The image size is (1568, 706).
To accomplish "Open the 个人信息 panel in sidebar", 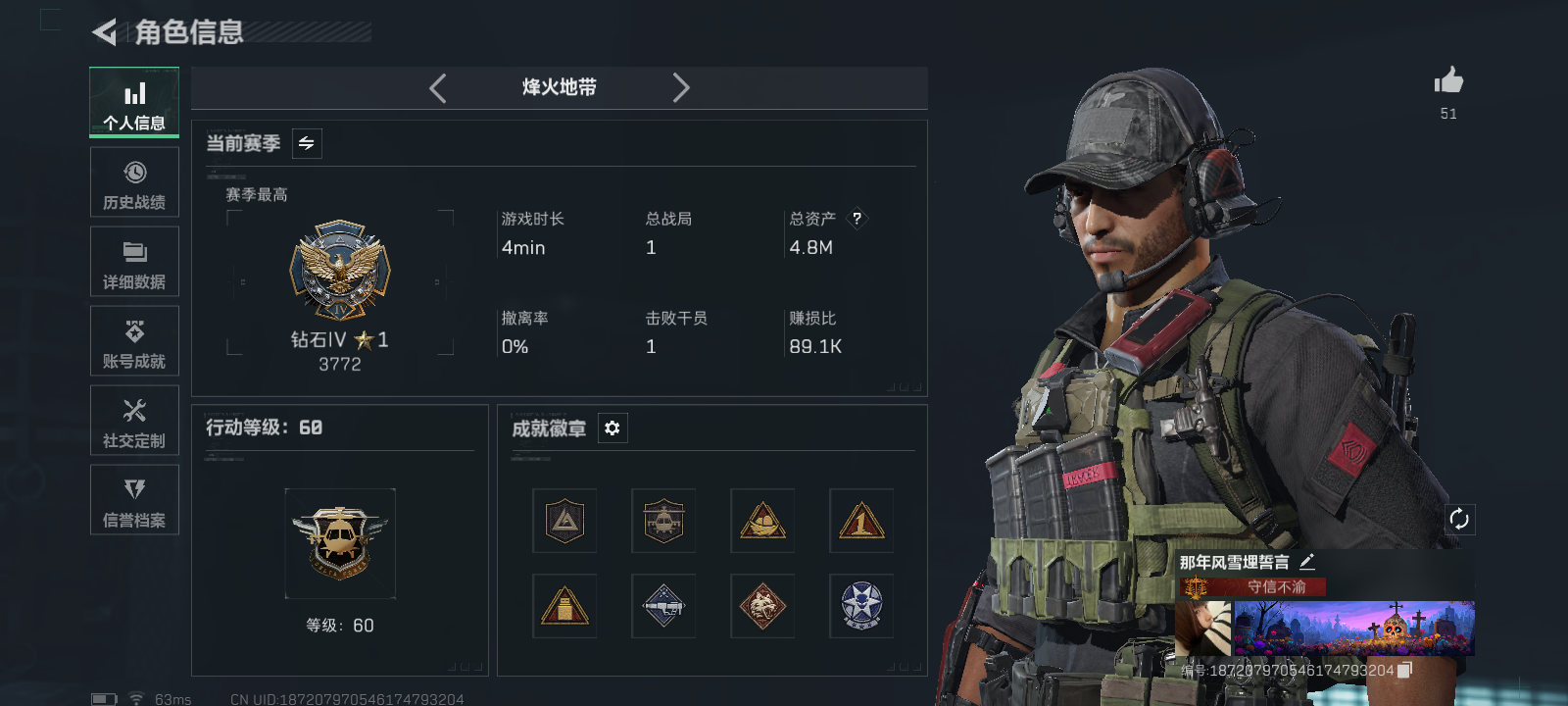I will pos(133,102).
